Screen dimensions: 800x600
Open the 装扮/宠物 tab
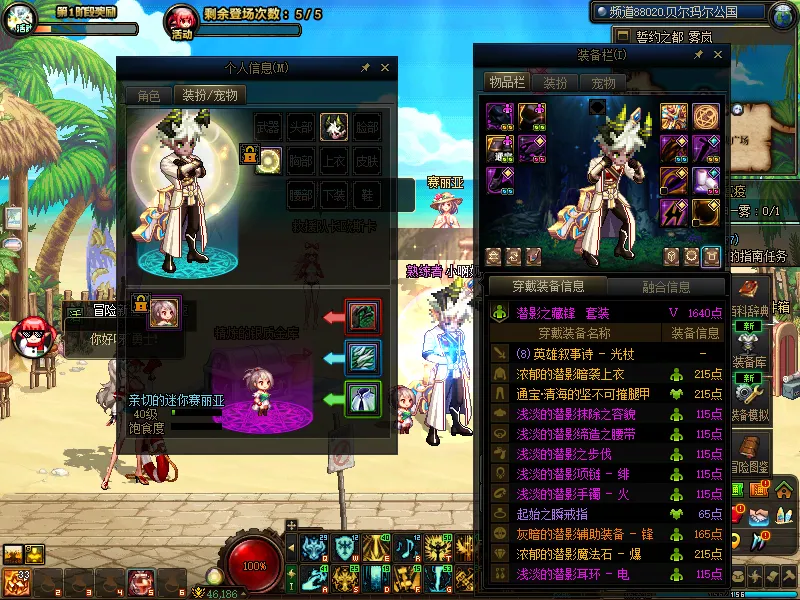coord(209,96)
